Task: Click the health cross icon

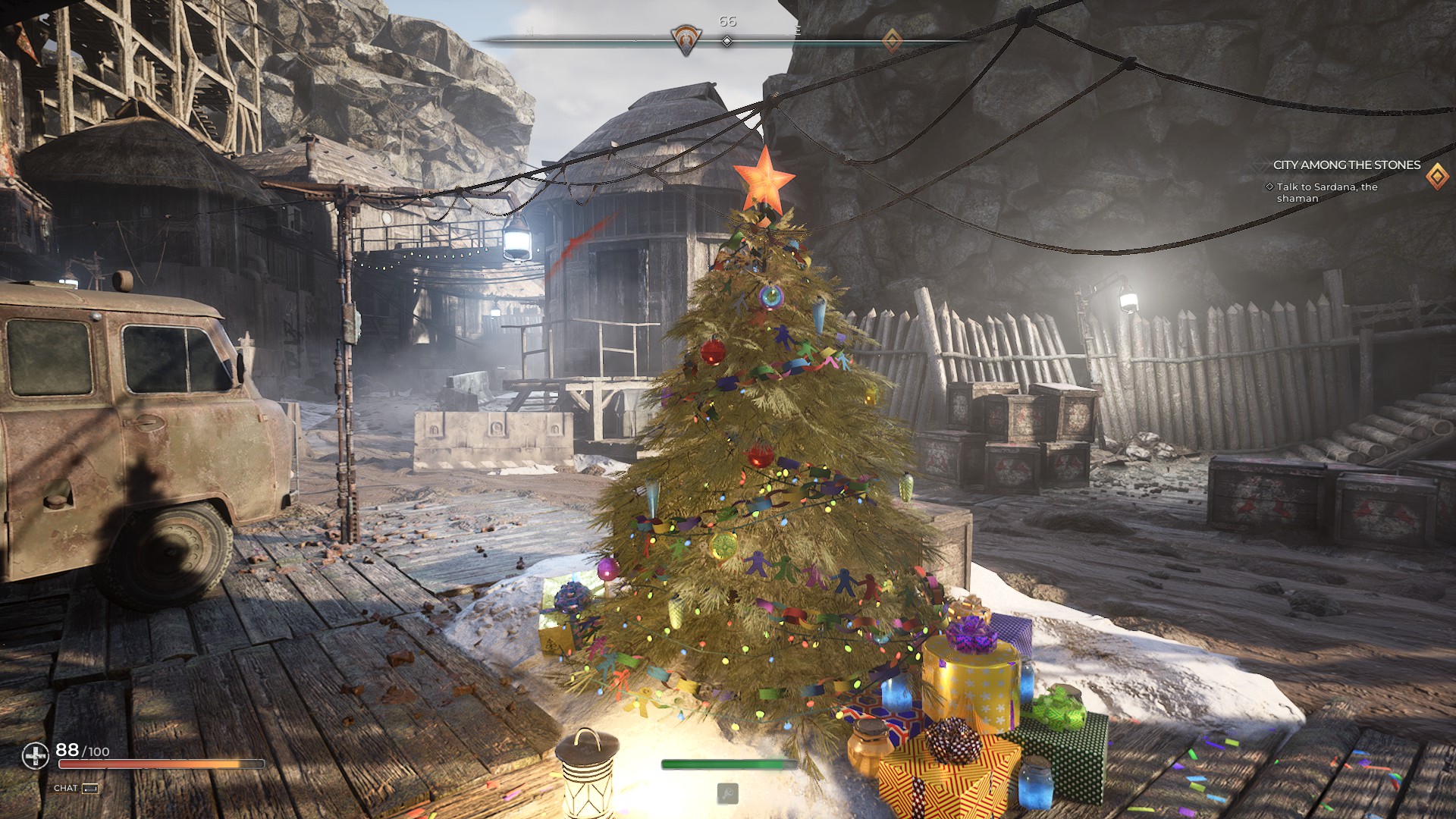Action: tap(35, 755)
